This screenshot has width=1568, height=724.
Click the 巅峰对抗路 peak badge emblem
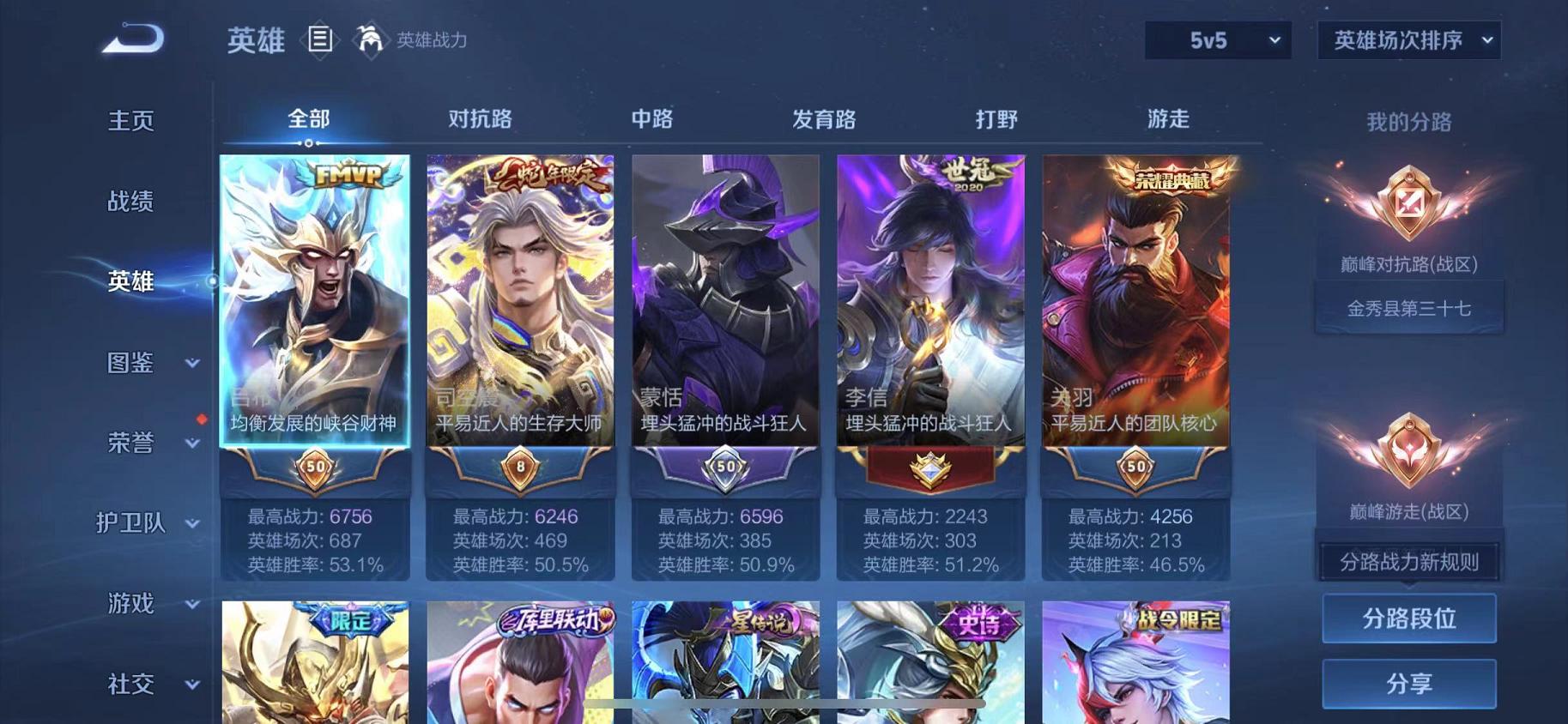coord(1408,202)
